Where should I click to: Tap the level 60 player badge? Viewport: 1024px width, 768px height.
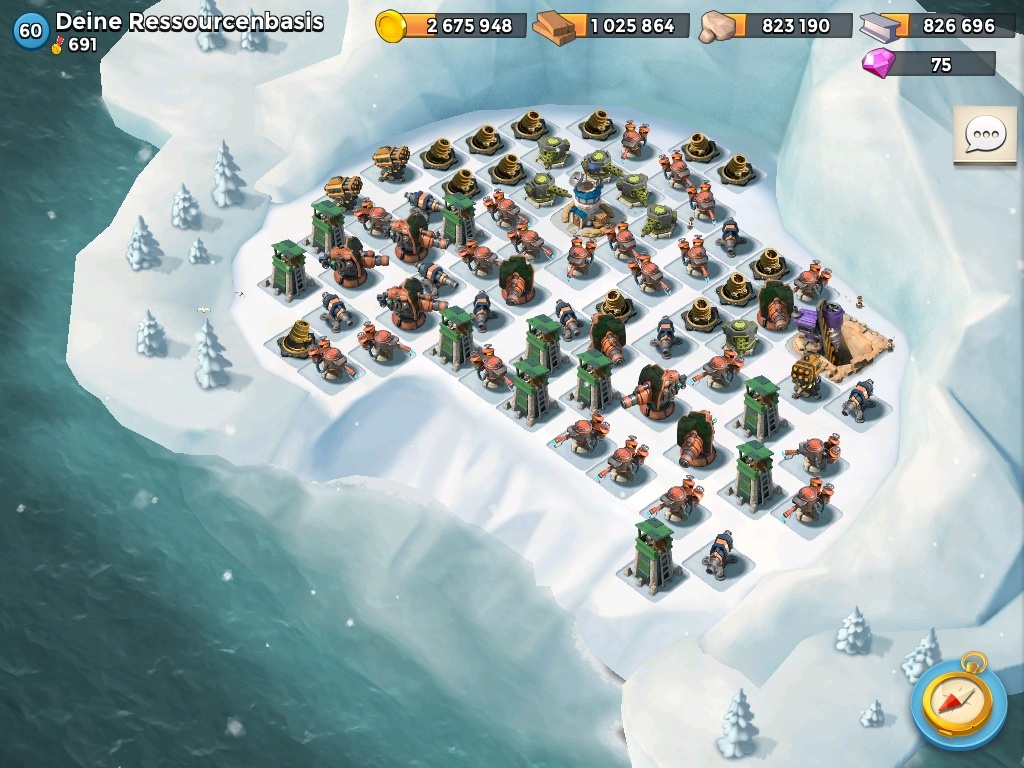click(x=31, y=31)
